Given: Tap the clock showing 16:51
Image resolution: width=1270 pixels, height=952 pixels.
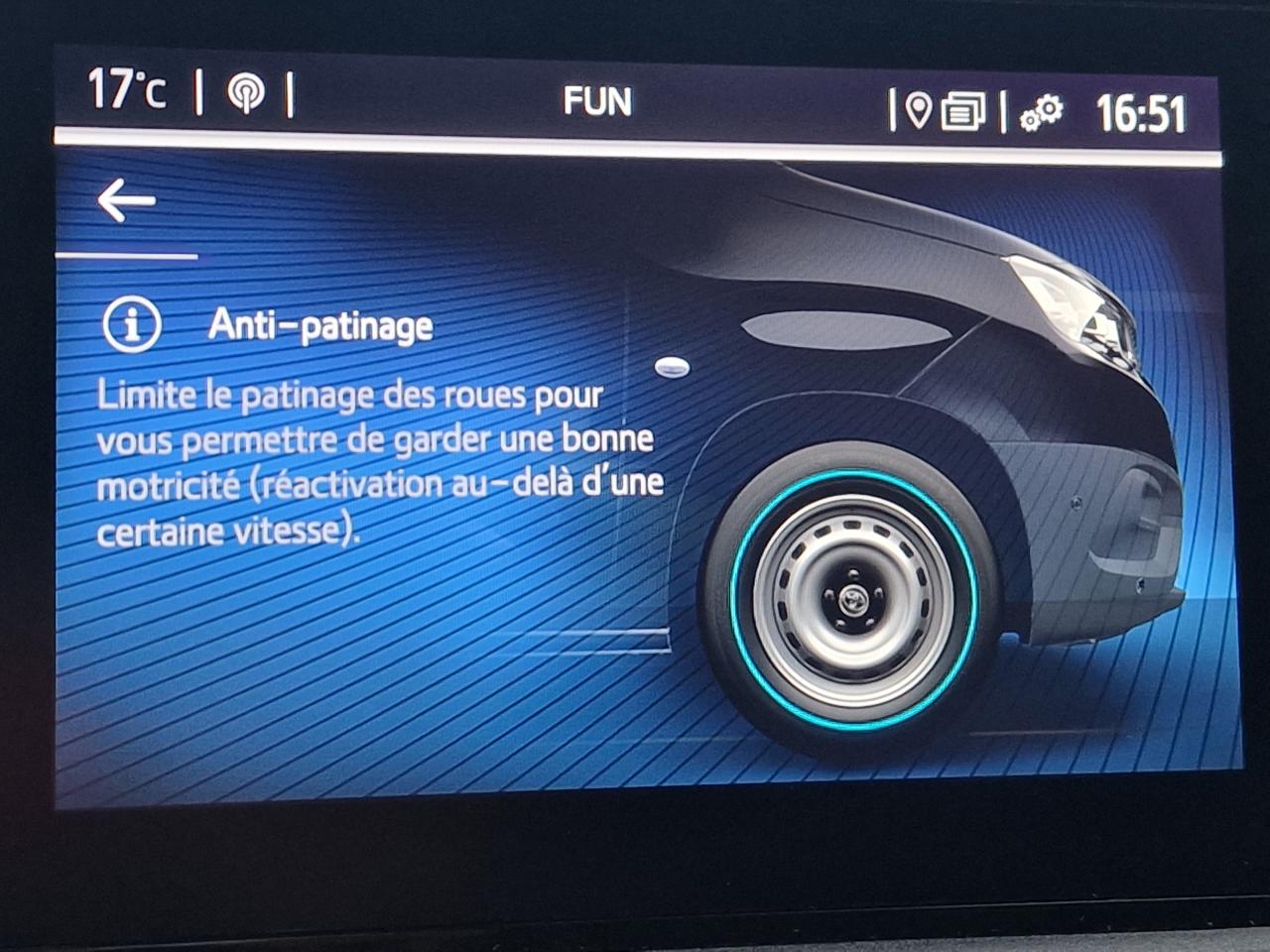Looking at the screenshot, I should click(x=1143, y=112).
